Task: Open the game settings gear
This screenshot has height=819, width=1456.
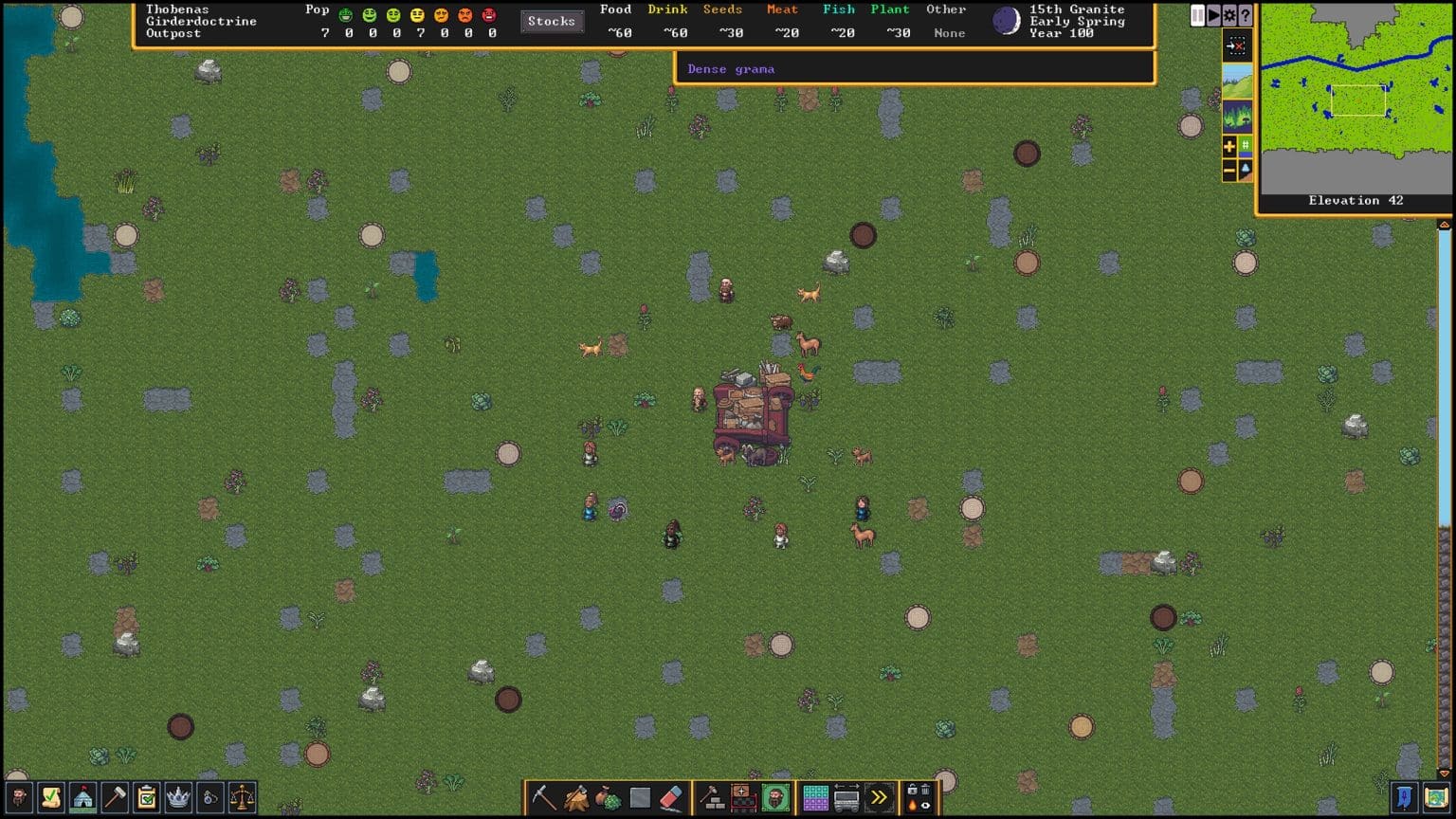Action: 1228,15
